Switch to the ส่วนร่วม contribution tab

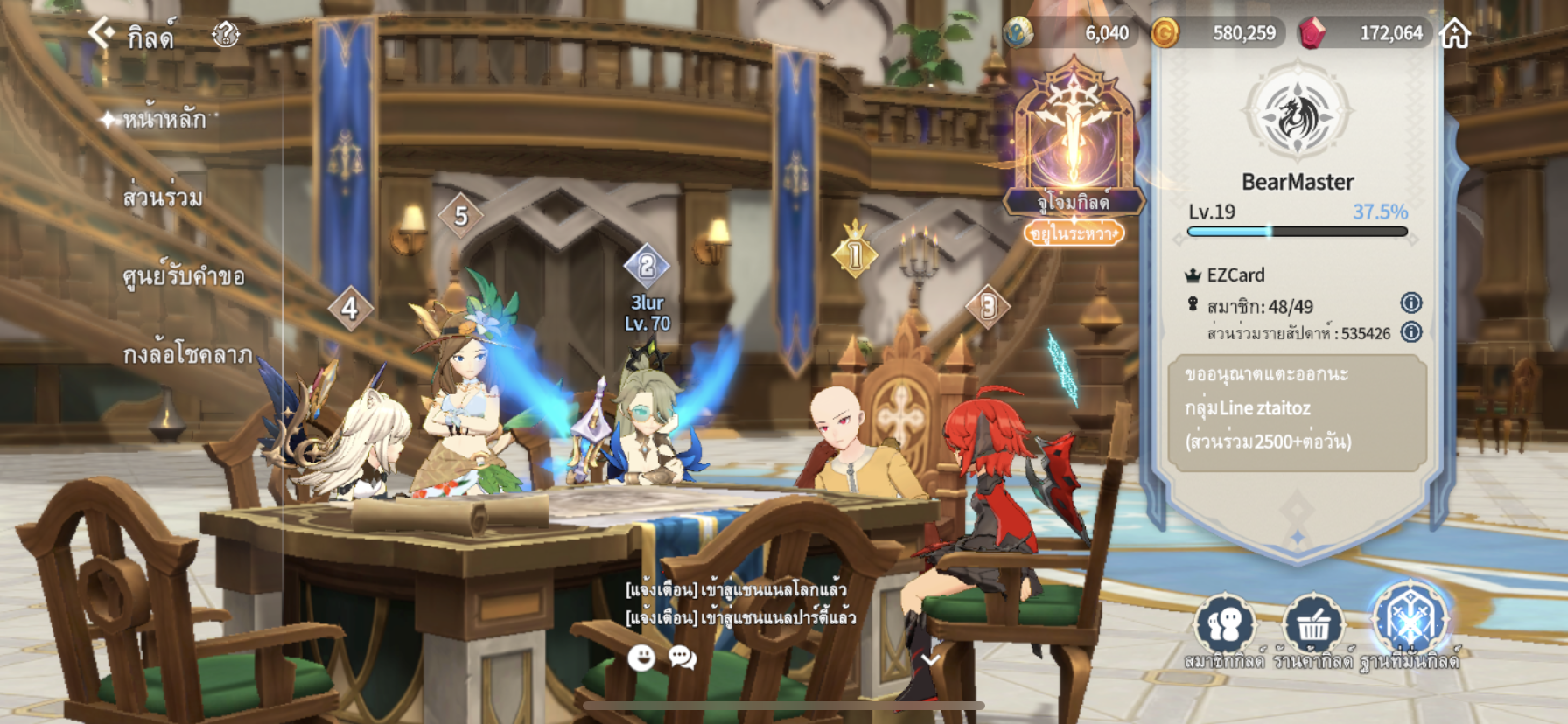163,198
